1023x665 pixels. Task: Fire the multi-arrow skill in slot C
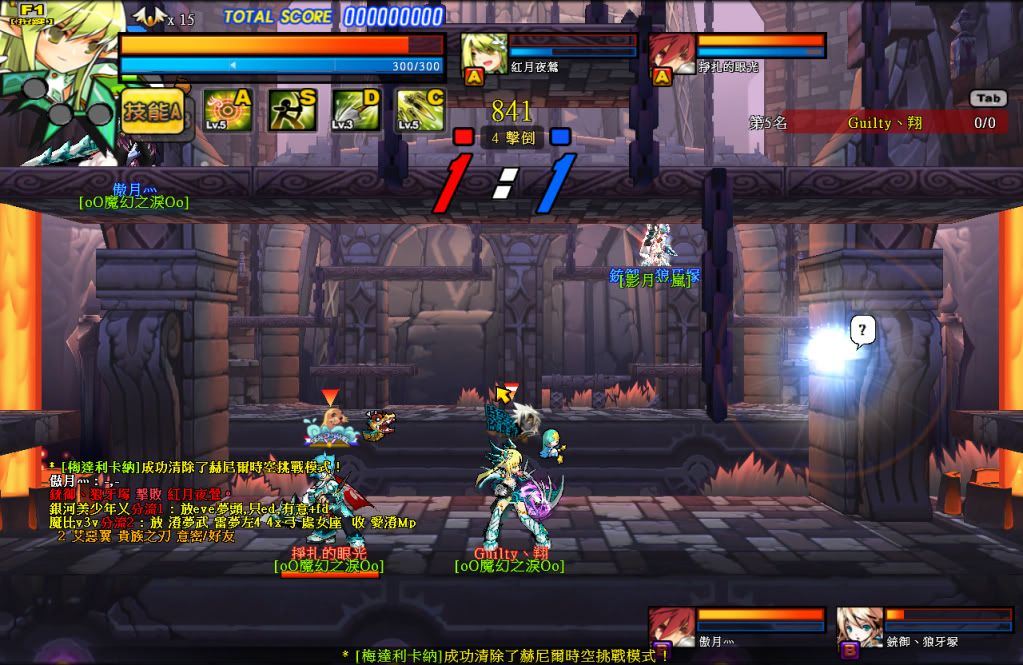click(420, 111)
